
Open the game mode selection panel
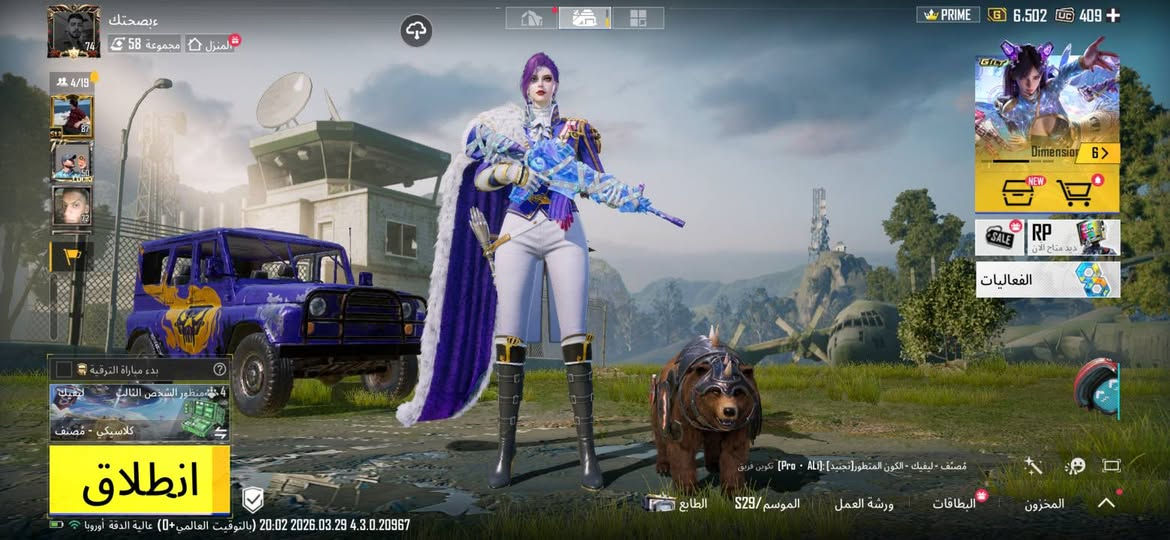point(140,412)
